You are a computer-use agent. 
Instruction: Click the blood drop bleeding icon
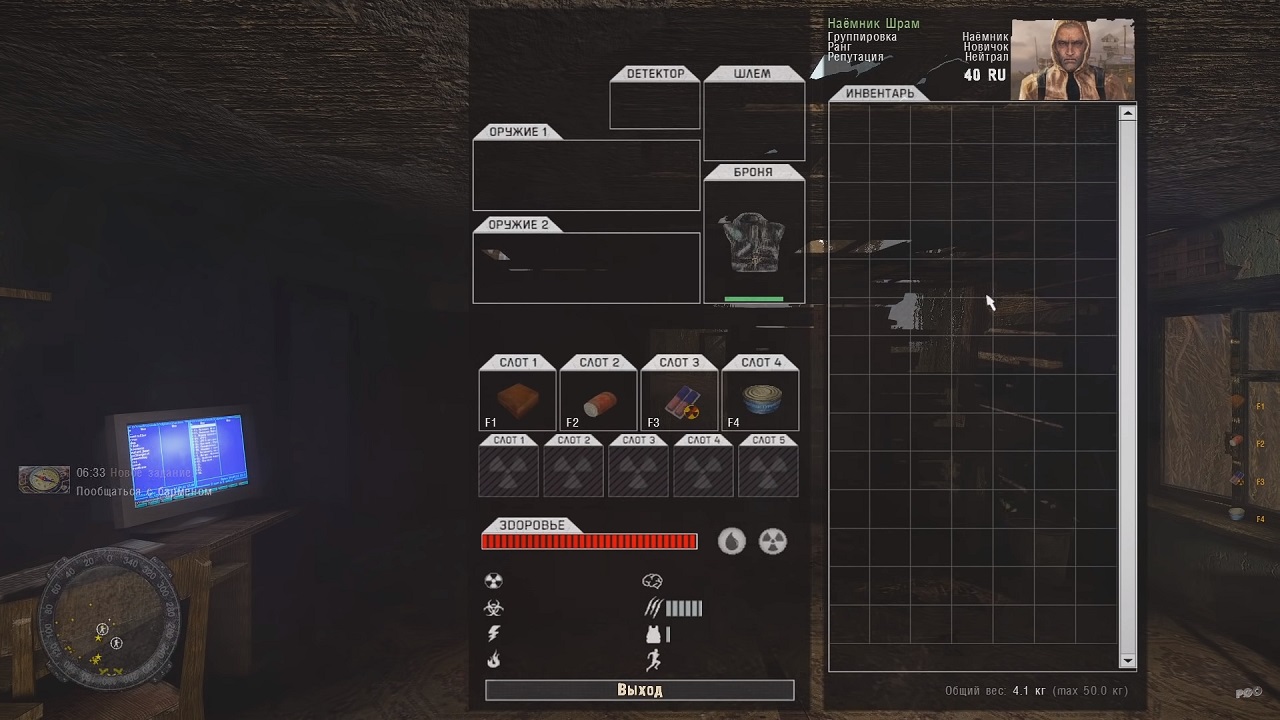[732, 541]
